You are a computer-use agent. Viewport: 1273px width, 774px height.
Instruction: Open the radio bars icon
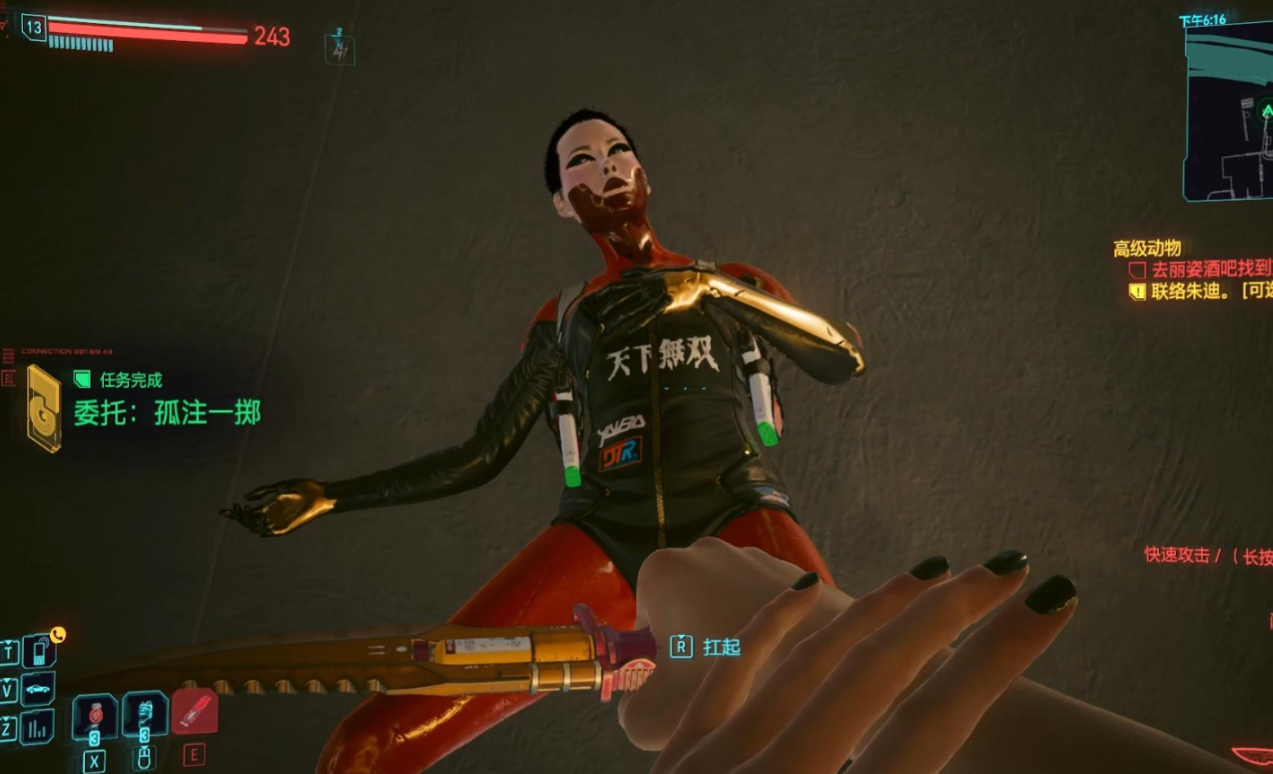[x=39, y=726]
